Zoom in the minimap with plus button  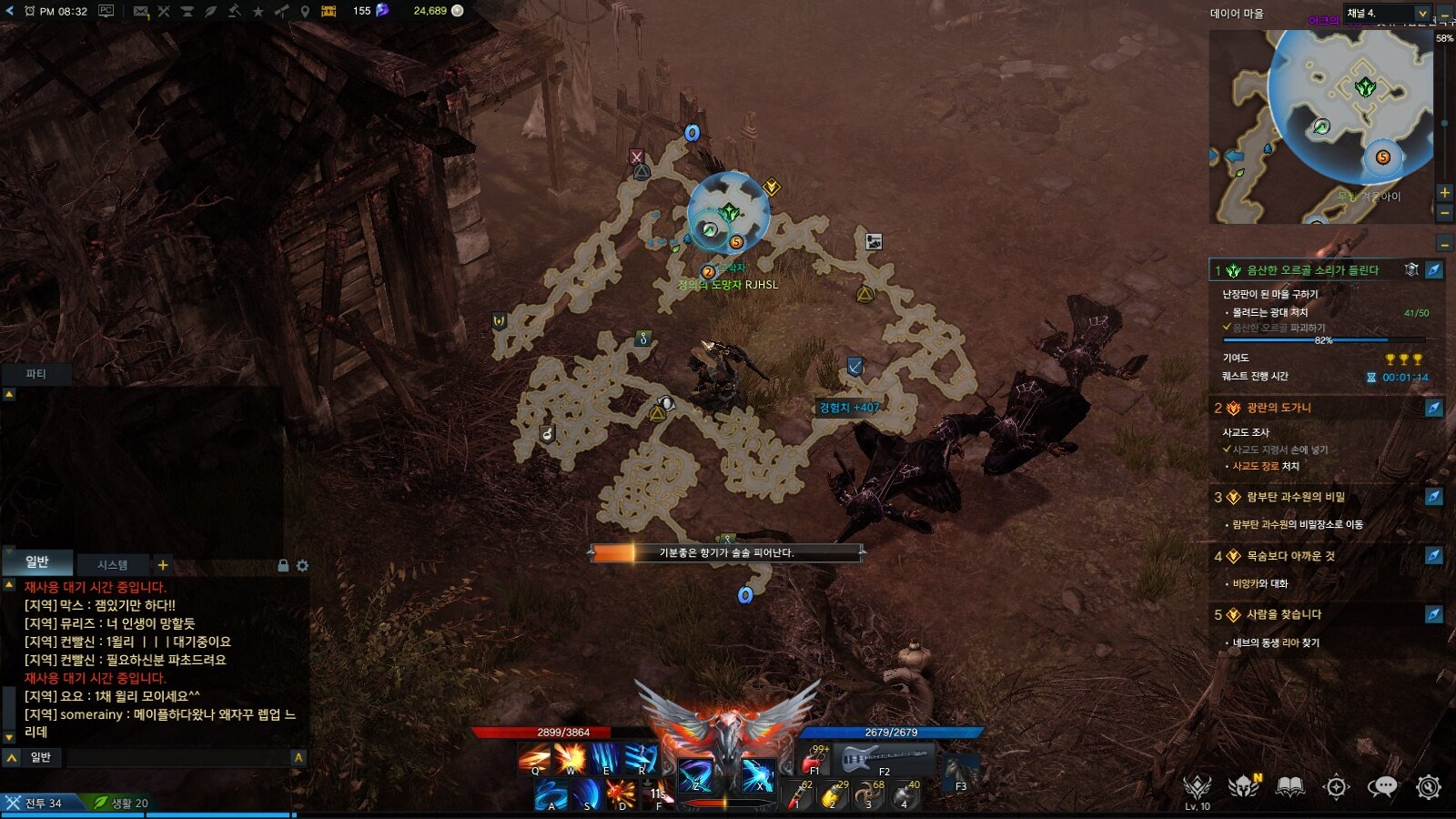tap(1444, 192)
